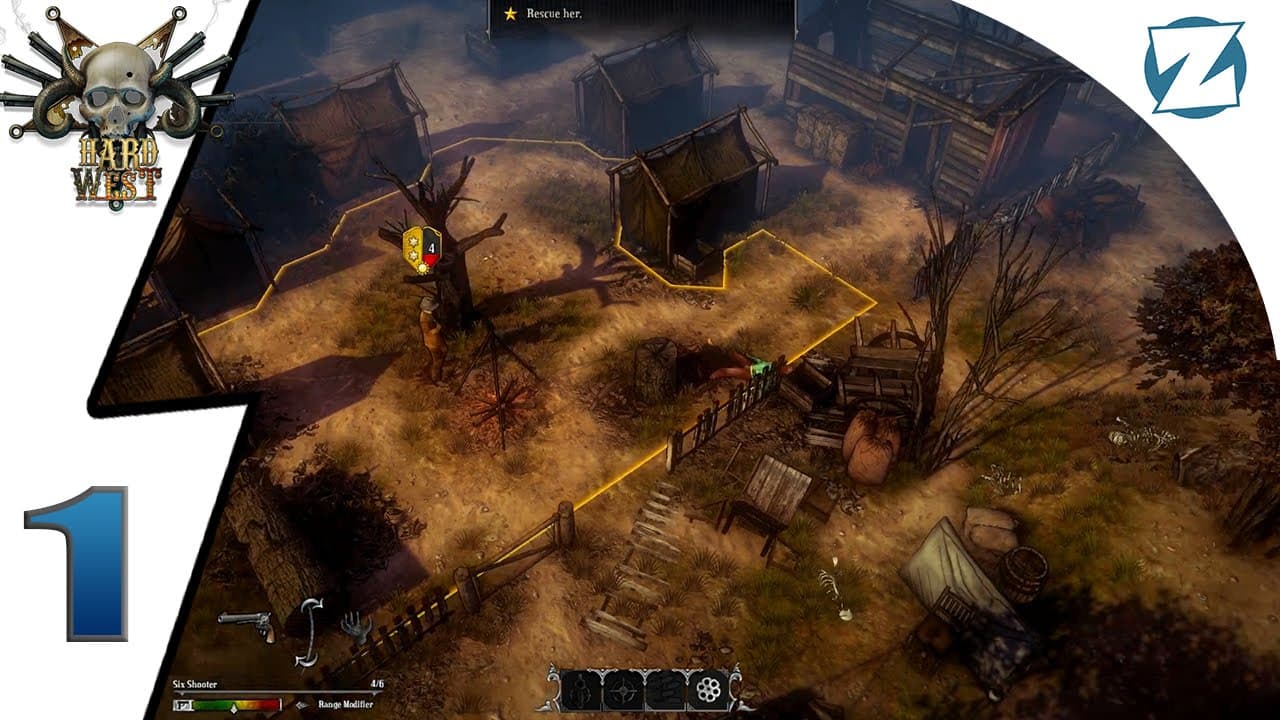Select the character standing by the dead tree
This screenshot has height=720, width=1280.
click(434, 330)
